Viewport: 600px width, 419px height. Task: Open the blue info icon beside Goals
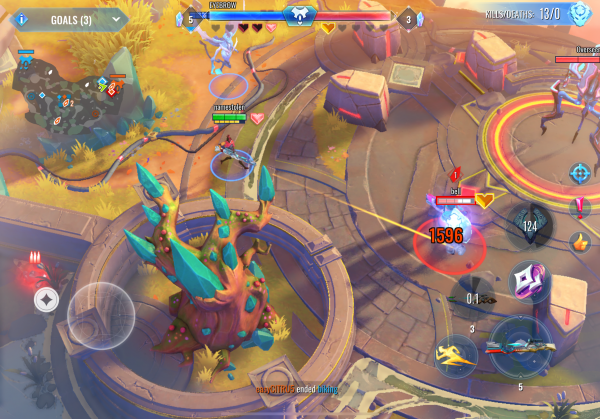[x=22, y=18]
